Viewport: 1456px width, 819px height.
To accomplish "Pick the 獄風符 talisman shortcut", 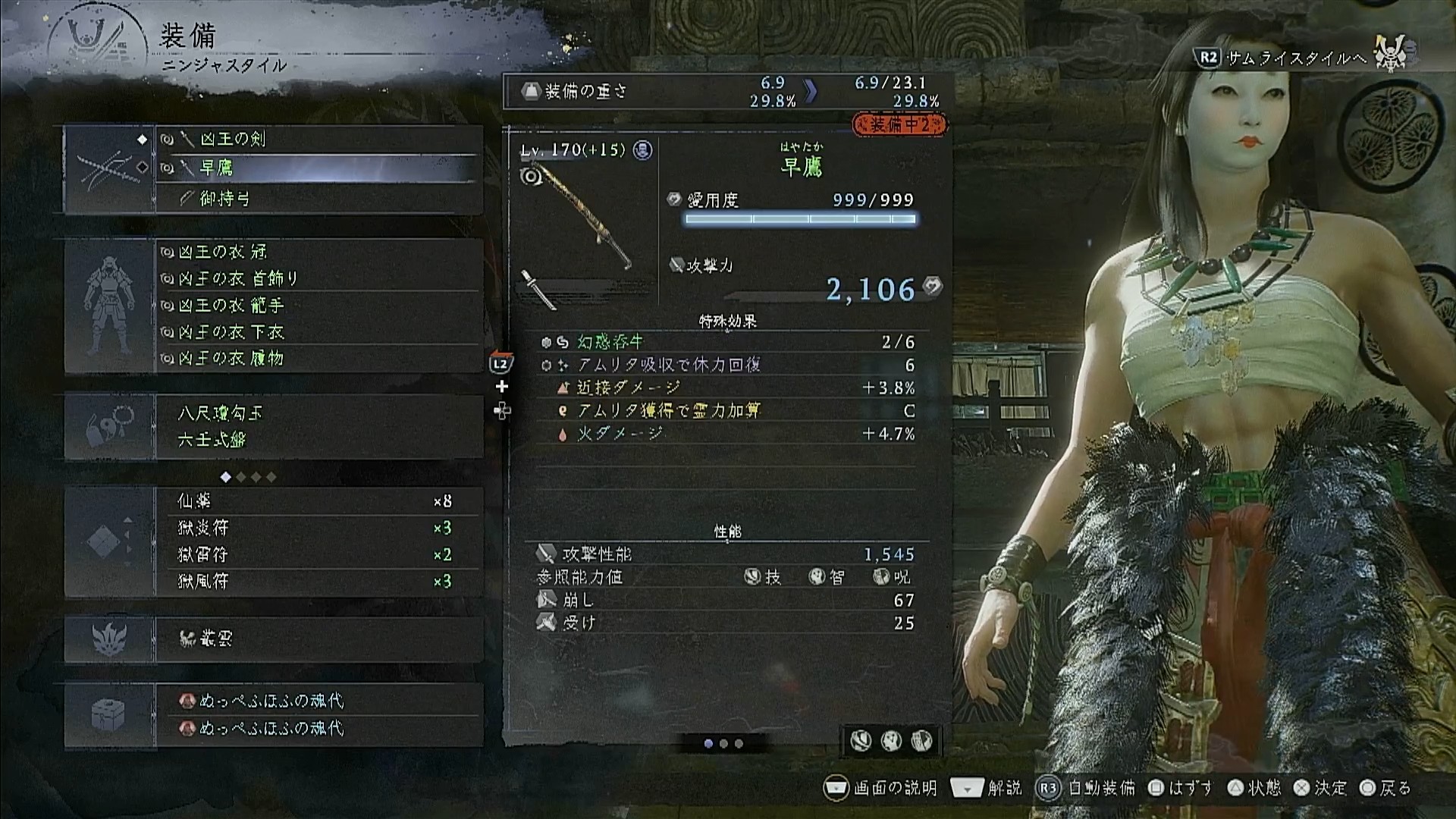I will 318,582.
